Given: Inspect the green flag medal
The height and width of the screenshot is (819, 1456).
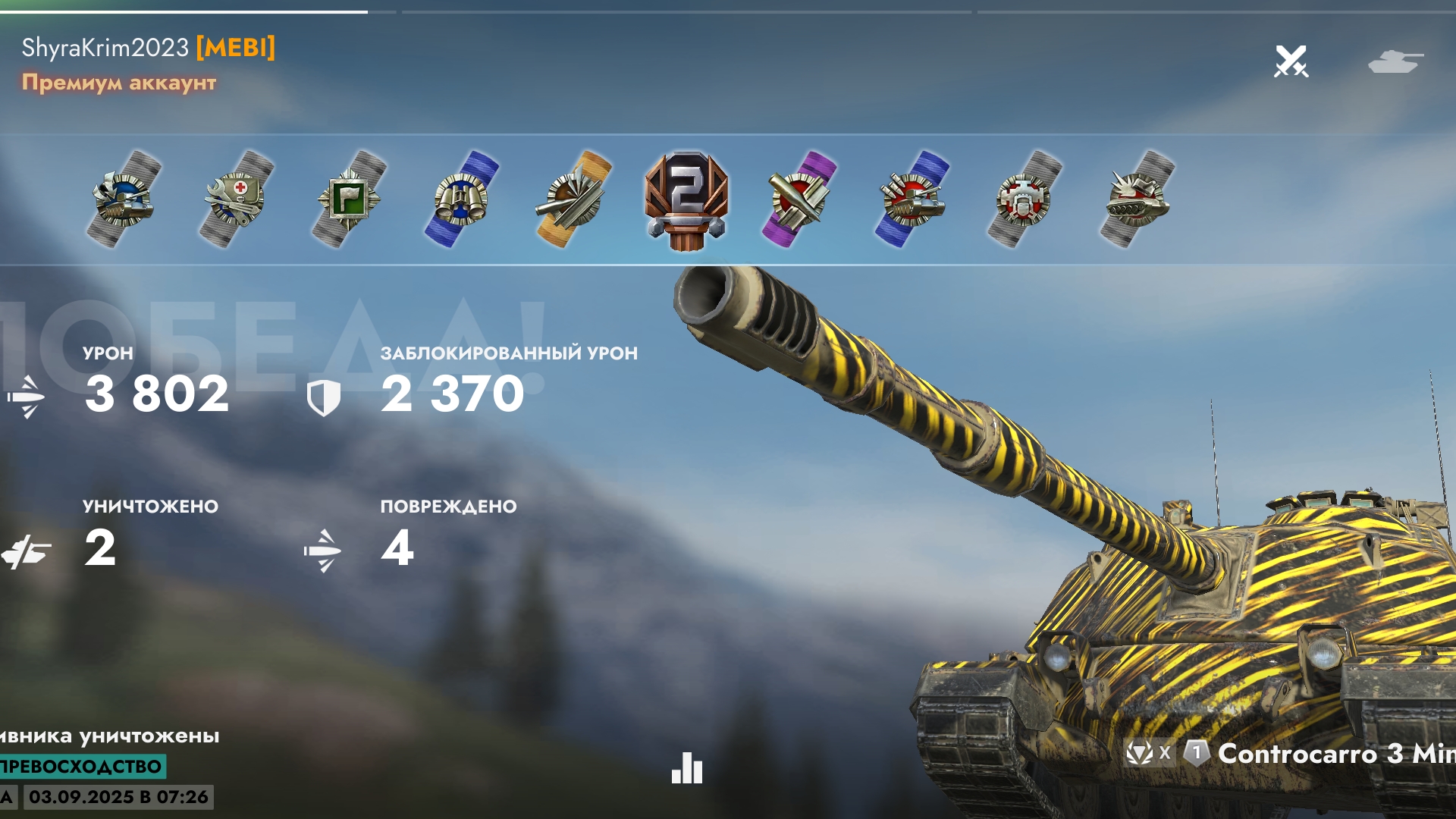Looking at the screenshot, I should 348,199.
